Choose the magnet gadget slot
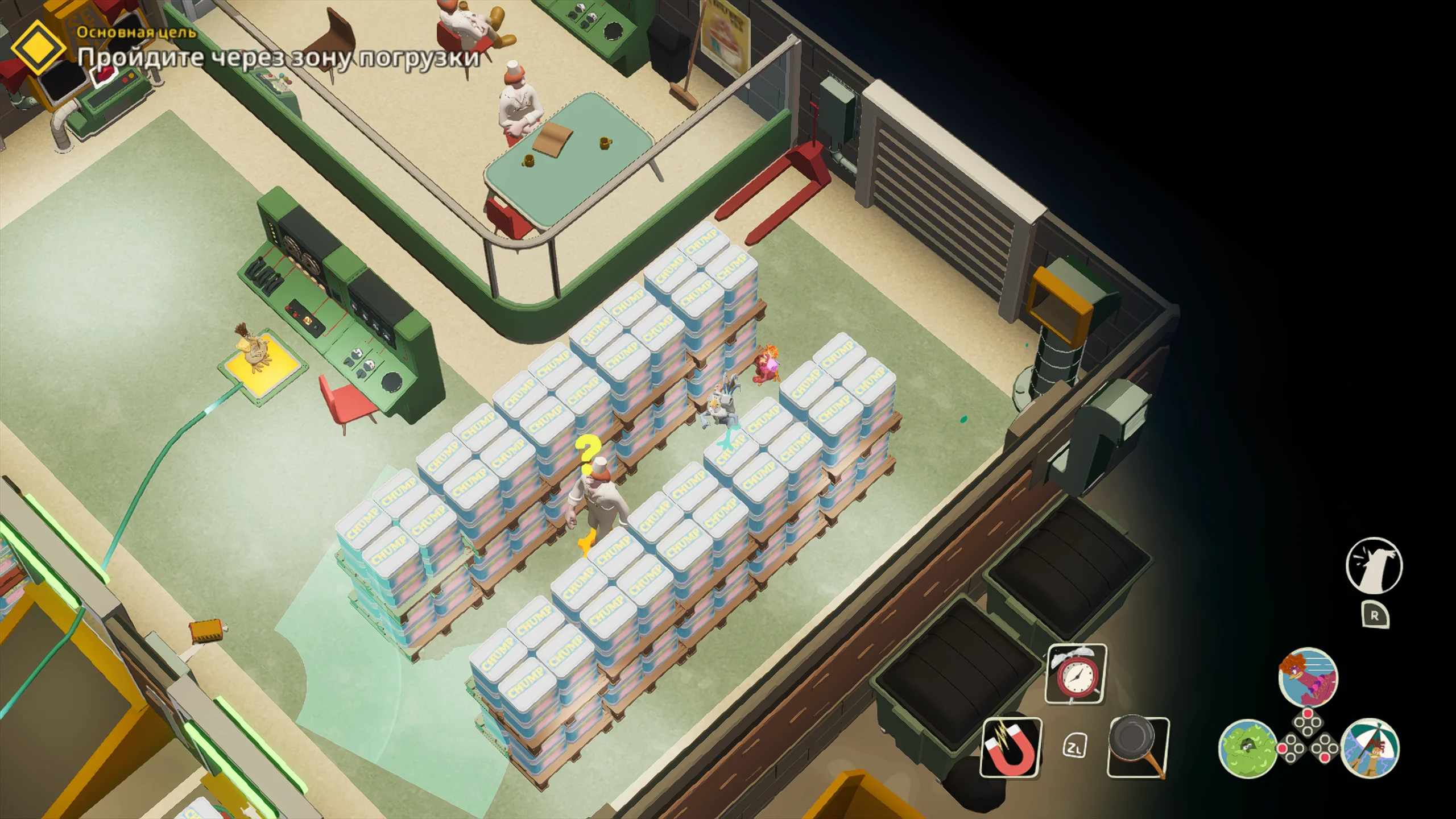 (1011, 747)
